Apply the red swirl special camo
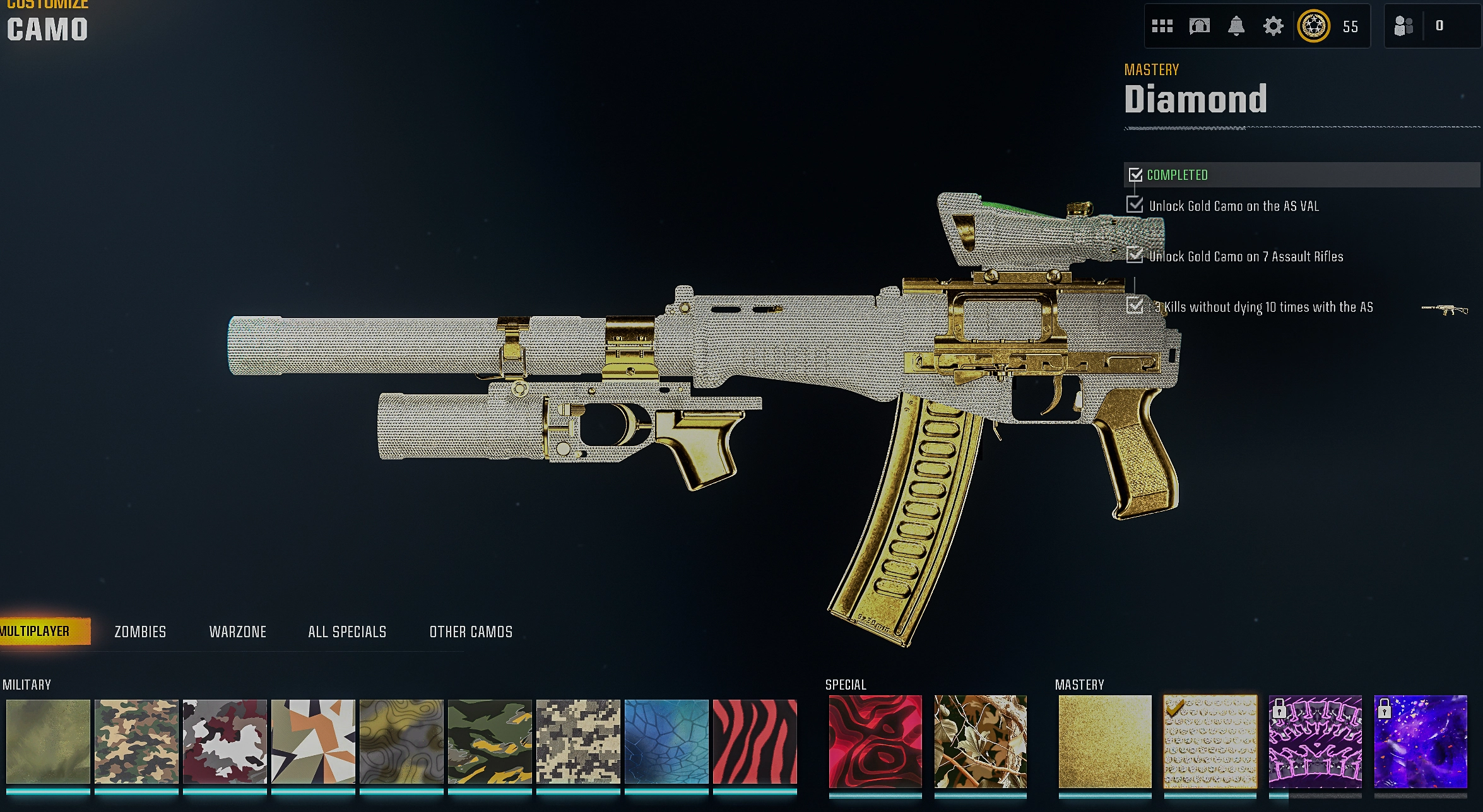This screenshot has width=1483, height=812. (x=875, y=742)
